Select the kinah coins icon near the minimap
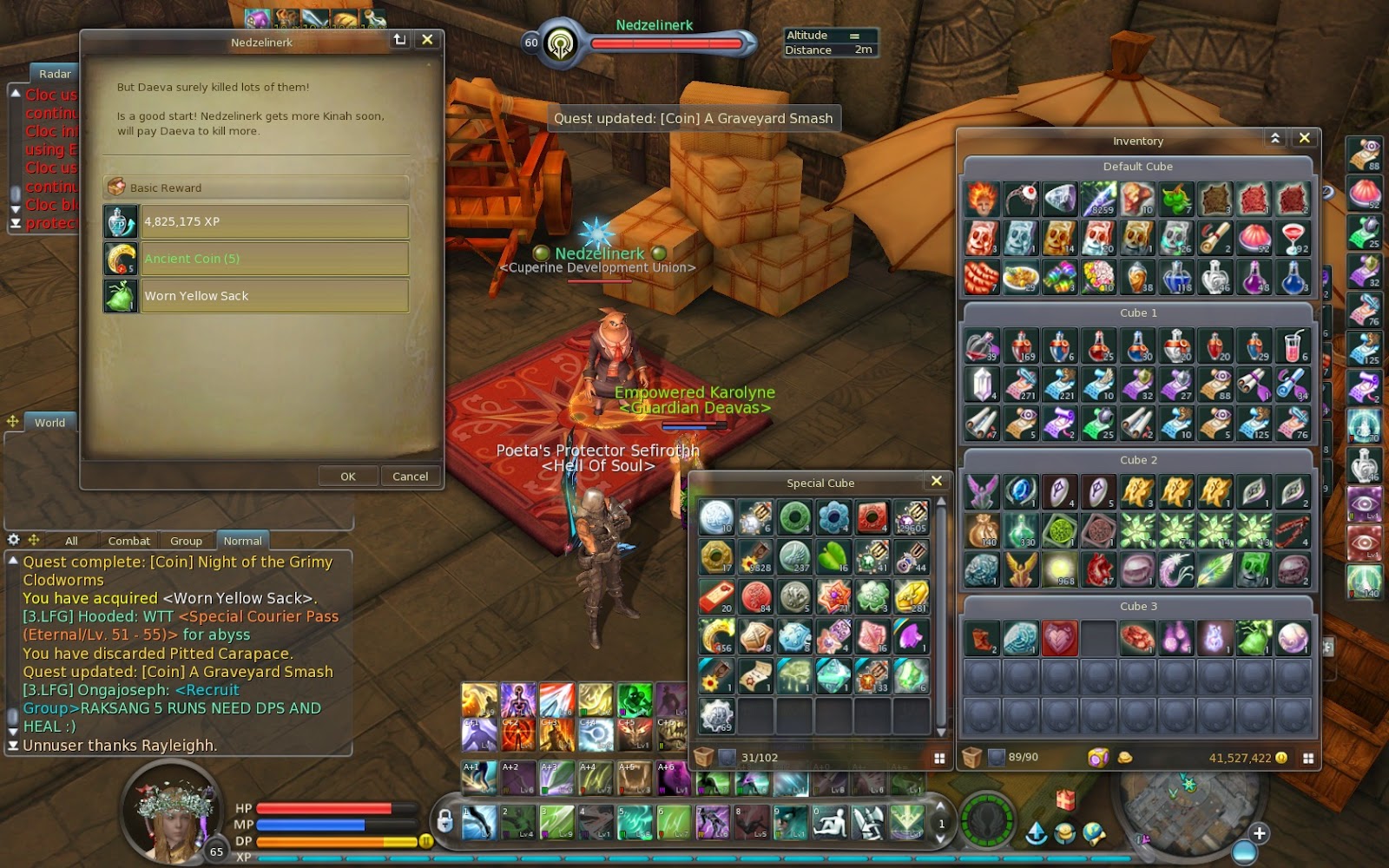This screenshot has width=1389, height=868. pyautogui.click(x=1065, y=832)
